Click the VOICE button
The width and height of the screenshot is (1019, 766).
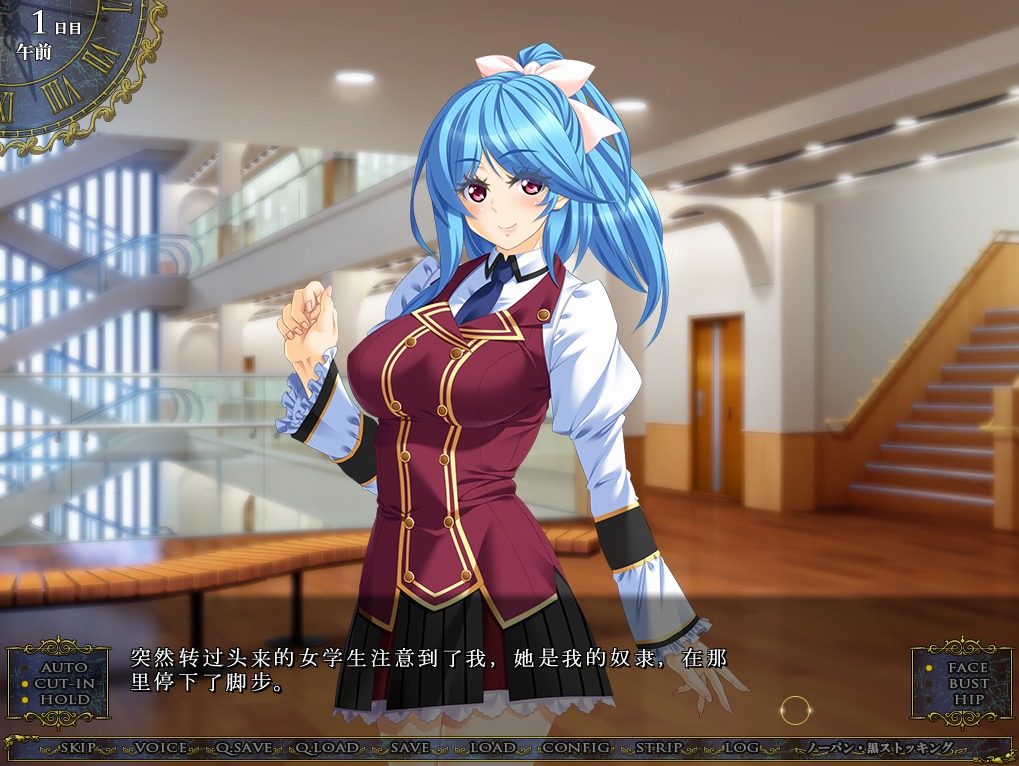160,748
